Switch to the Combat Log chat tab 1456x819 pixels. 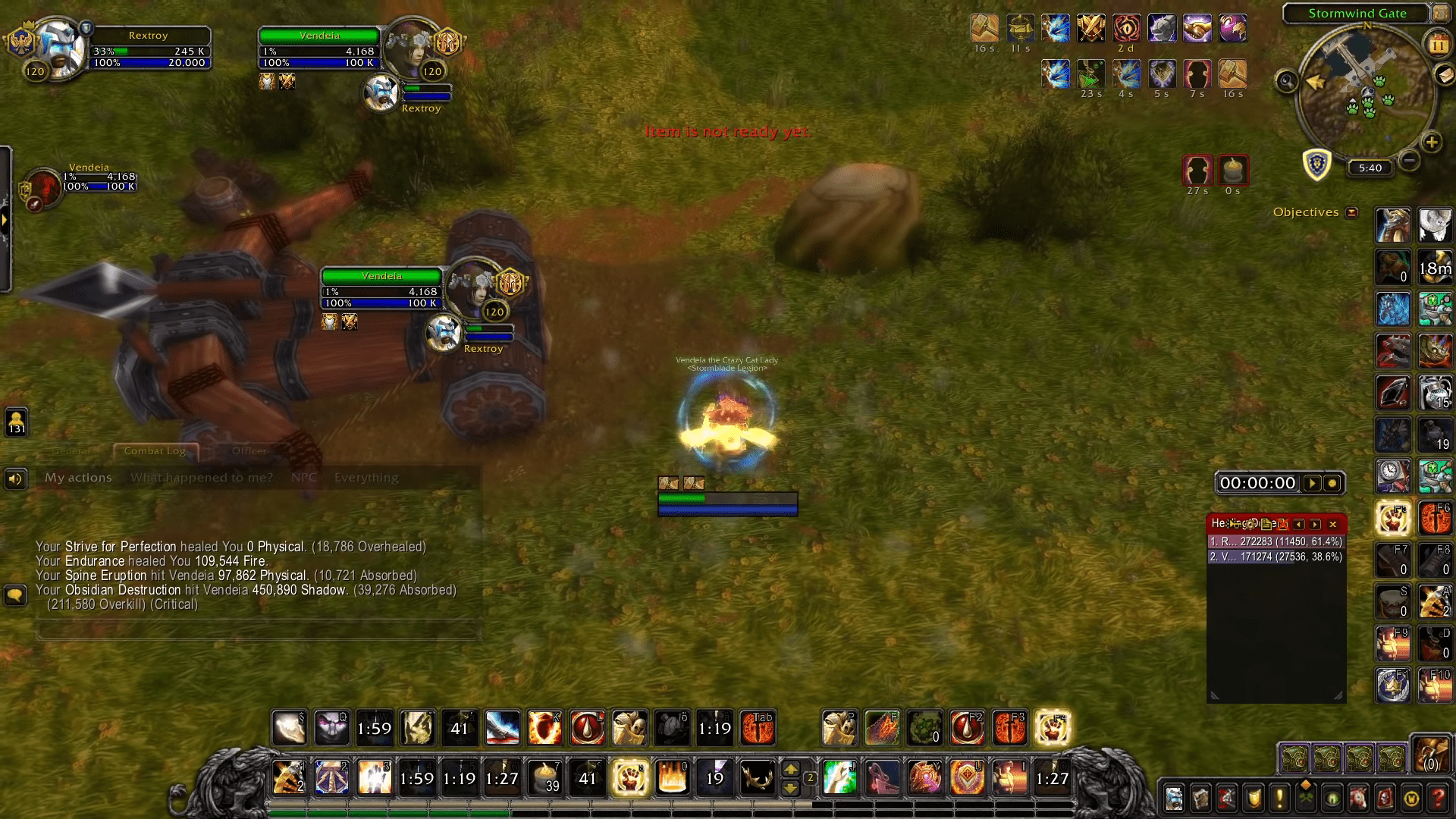155,451
